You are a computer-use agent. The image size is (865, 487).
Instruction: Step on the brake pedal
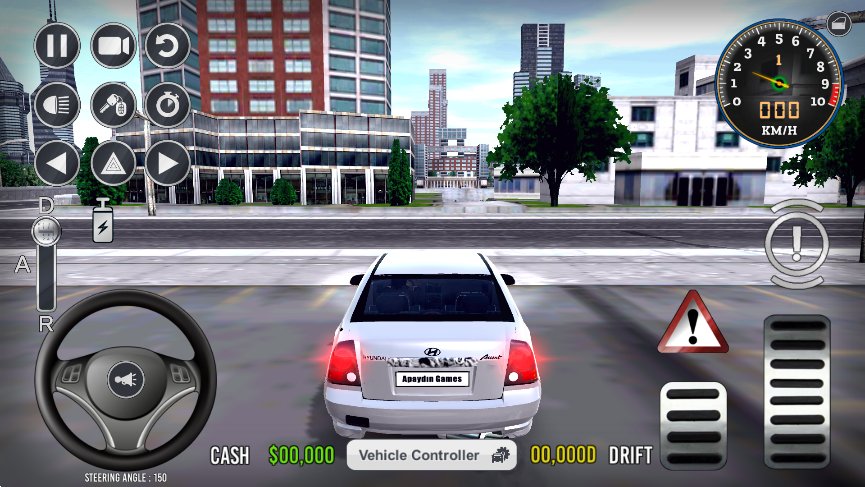pos(693,425)
